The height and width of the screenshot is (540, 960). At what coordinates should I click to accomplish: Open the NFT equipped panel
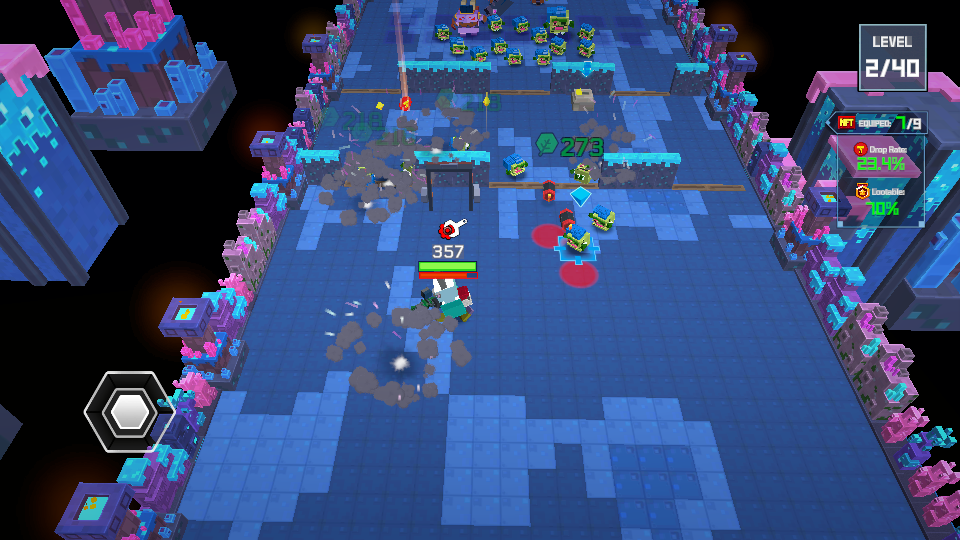(881, 123)
